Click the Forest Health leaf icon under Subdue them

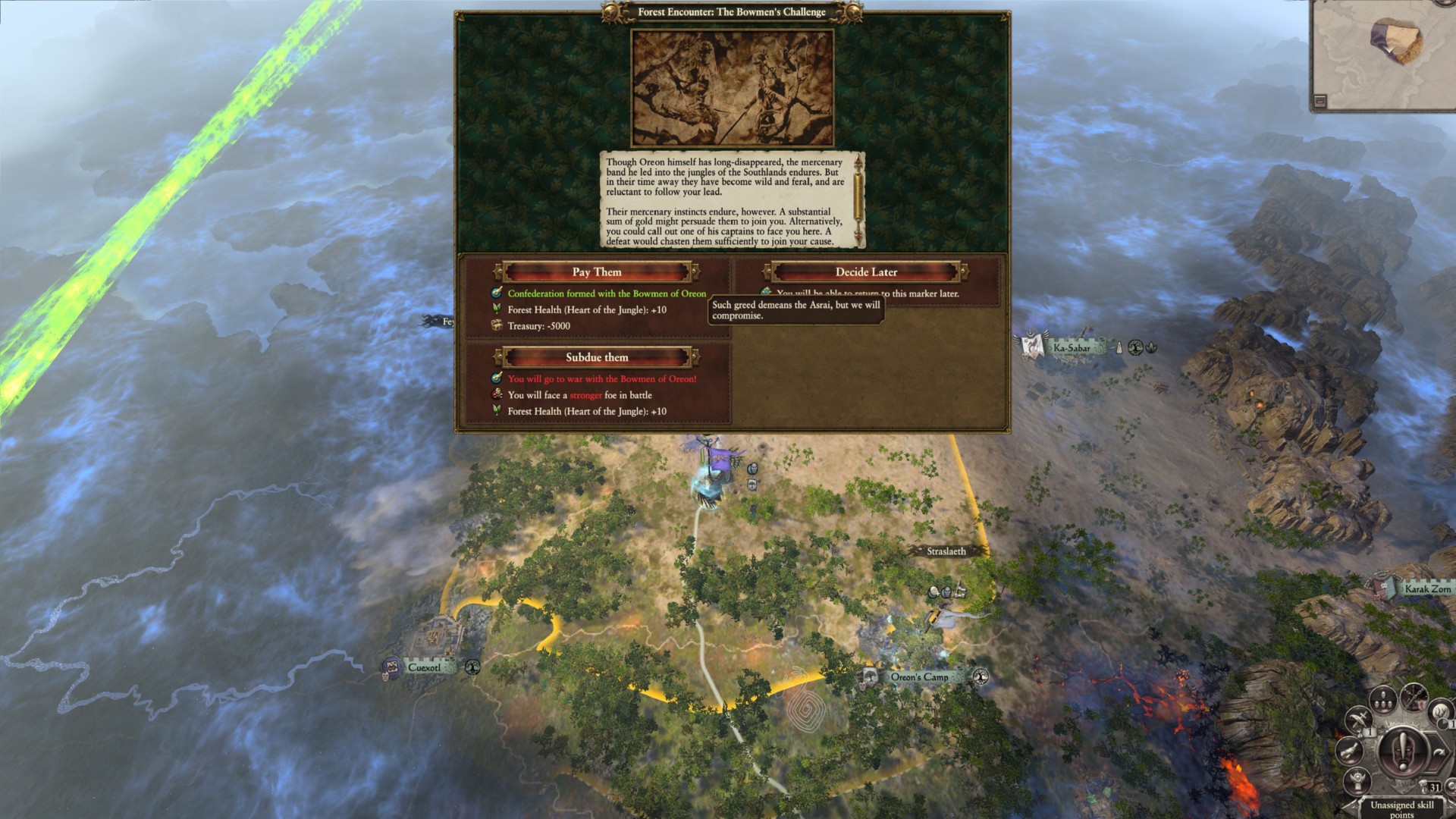tap(497, 410)
